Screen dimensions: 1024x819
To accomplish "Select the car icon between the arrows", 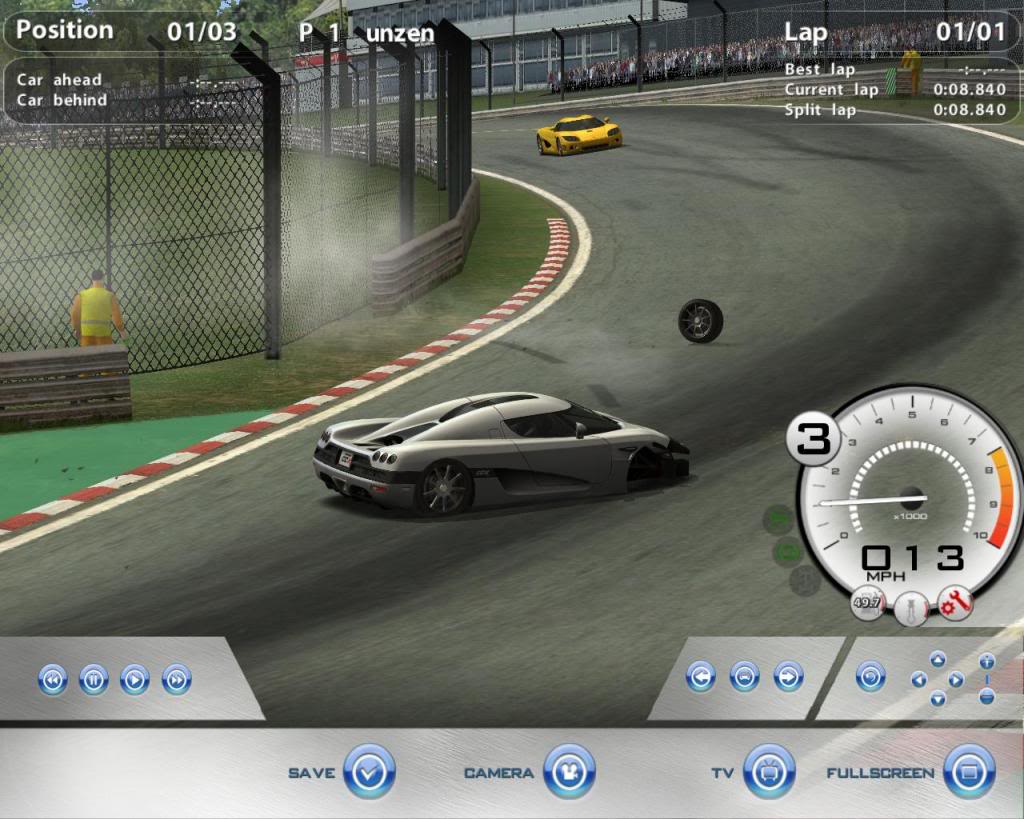I will click(x=745, y=677).
